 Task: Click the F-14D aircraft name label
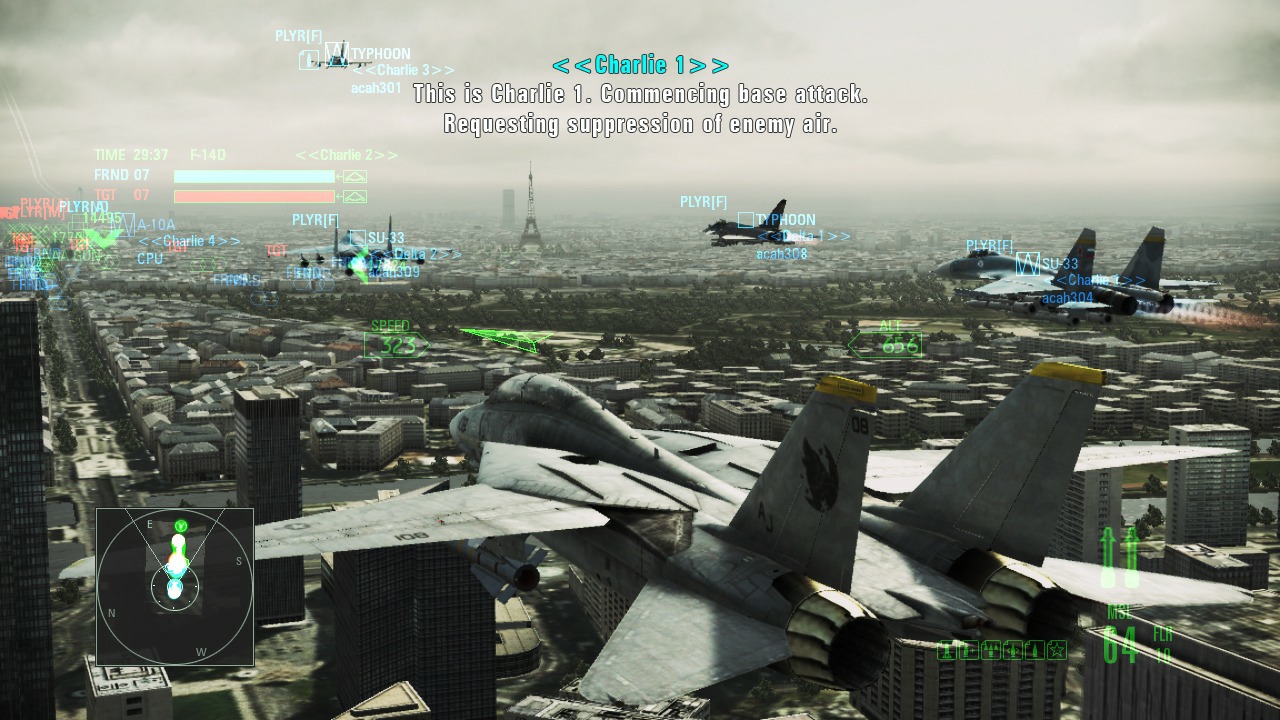pos(207,155)
